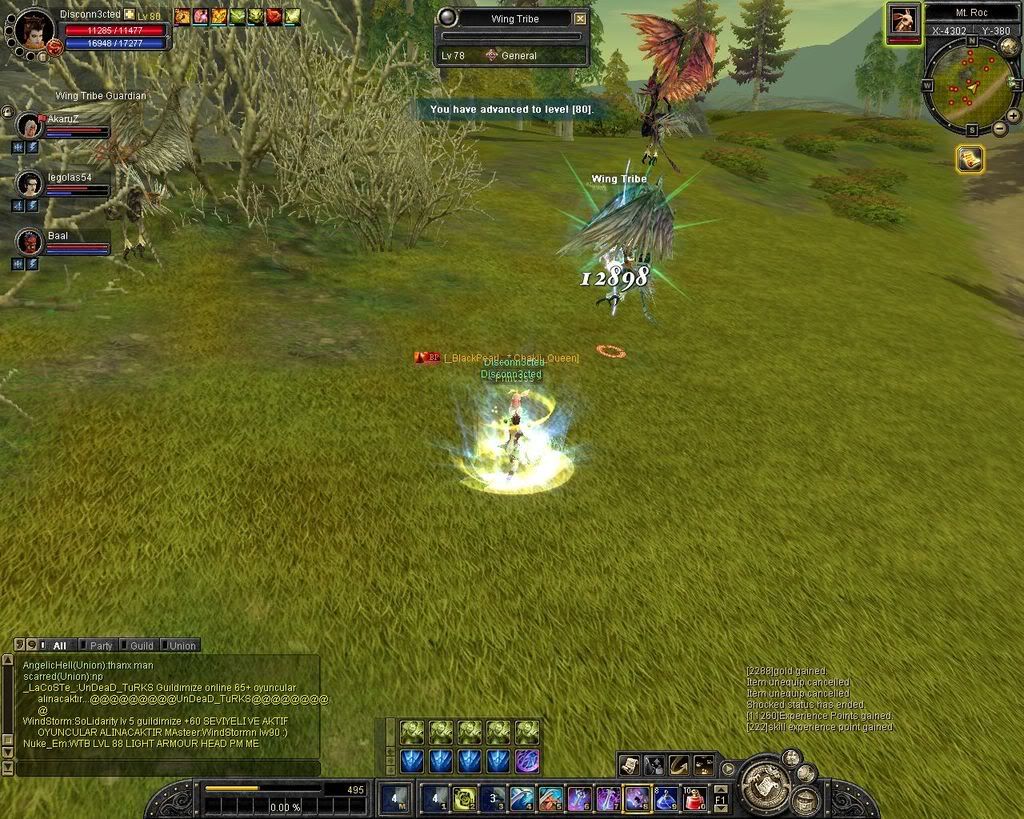1024x819 pixels.
Task: Use the blue potion in hotbar slot 9
Action: pyautogui.click(x=666, y=798)
